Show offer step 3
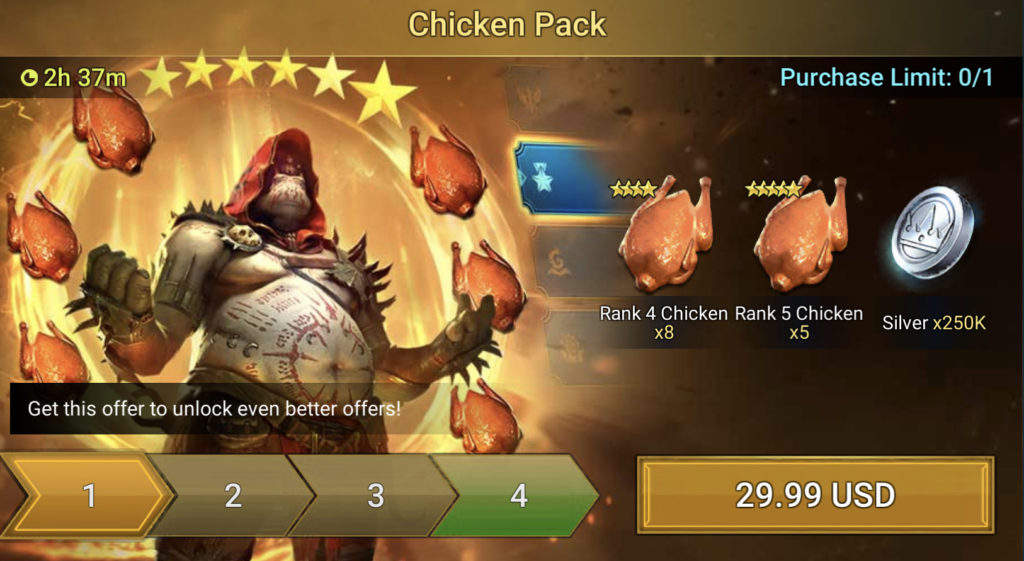 click(375, 496)
